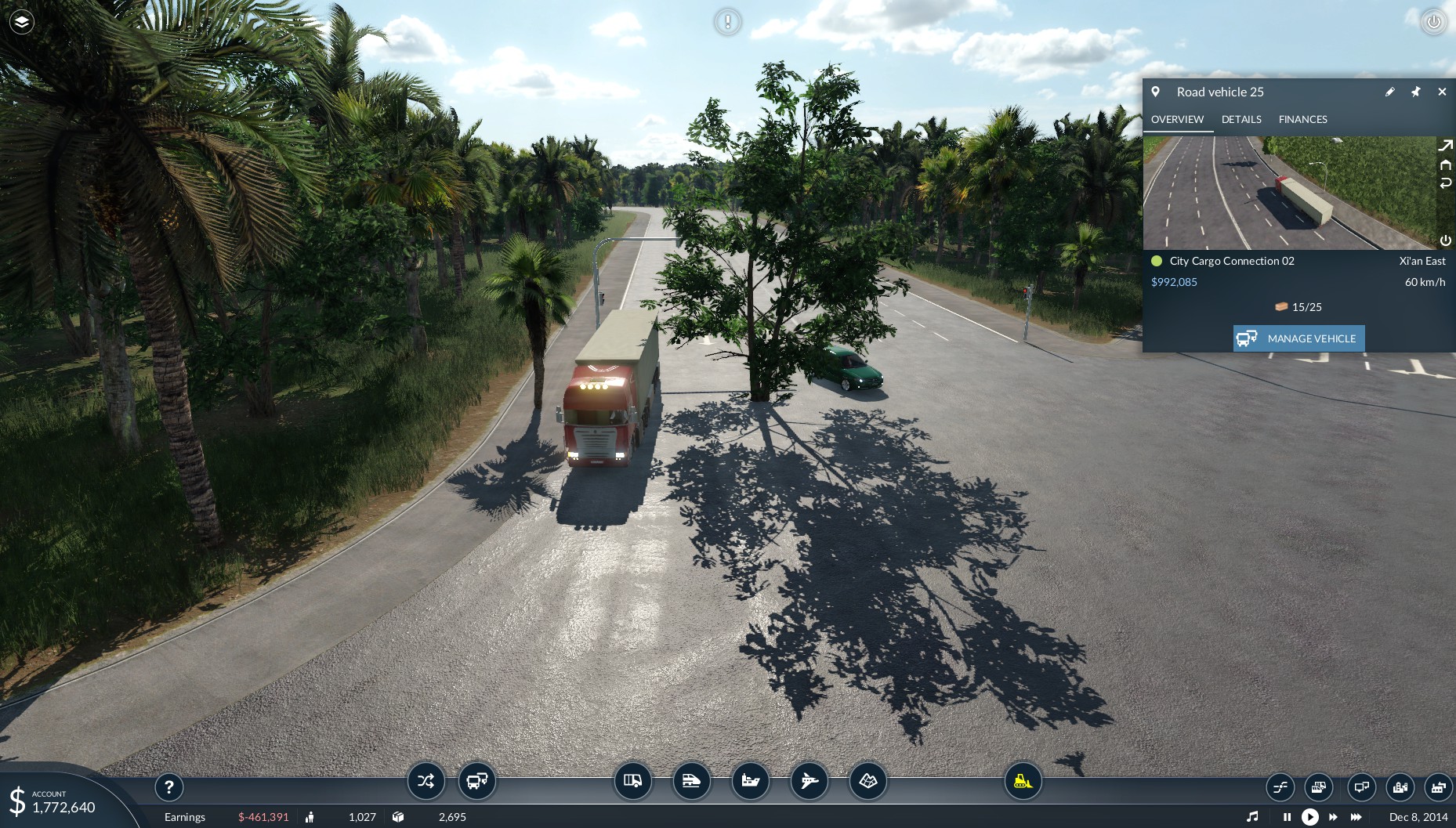The image size is (1456, 828).
Task: Close the Road vehicle 25 window
Action: tap(1442, 92)
